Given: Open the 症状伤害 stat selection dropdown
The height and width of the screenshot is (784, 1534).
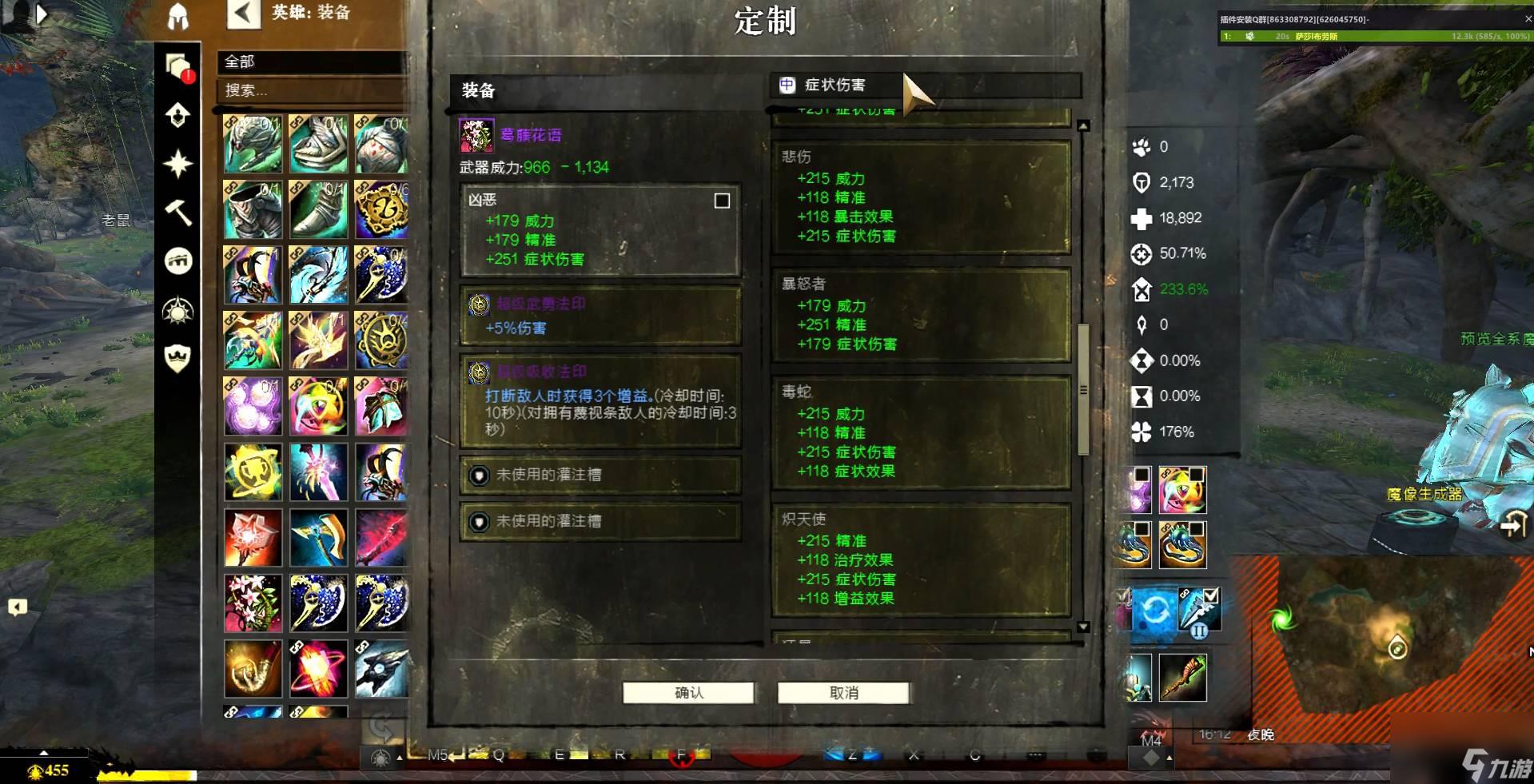Looking at the screenshot, I should click(x=923, y=85).
